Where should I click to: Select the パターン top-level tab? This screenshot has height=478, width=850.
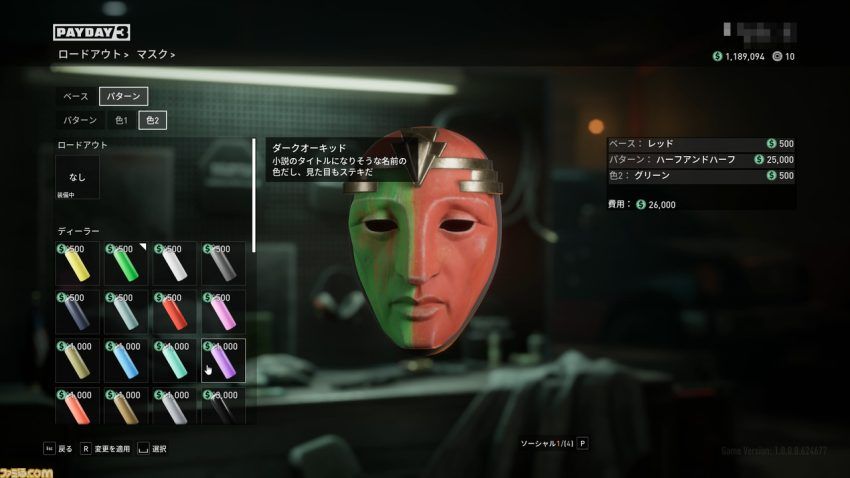(x=124, y=97)
